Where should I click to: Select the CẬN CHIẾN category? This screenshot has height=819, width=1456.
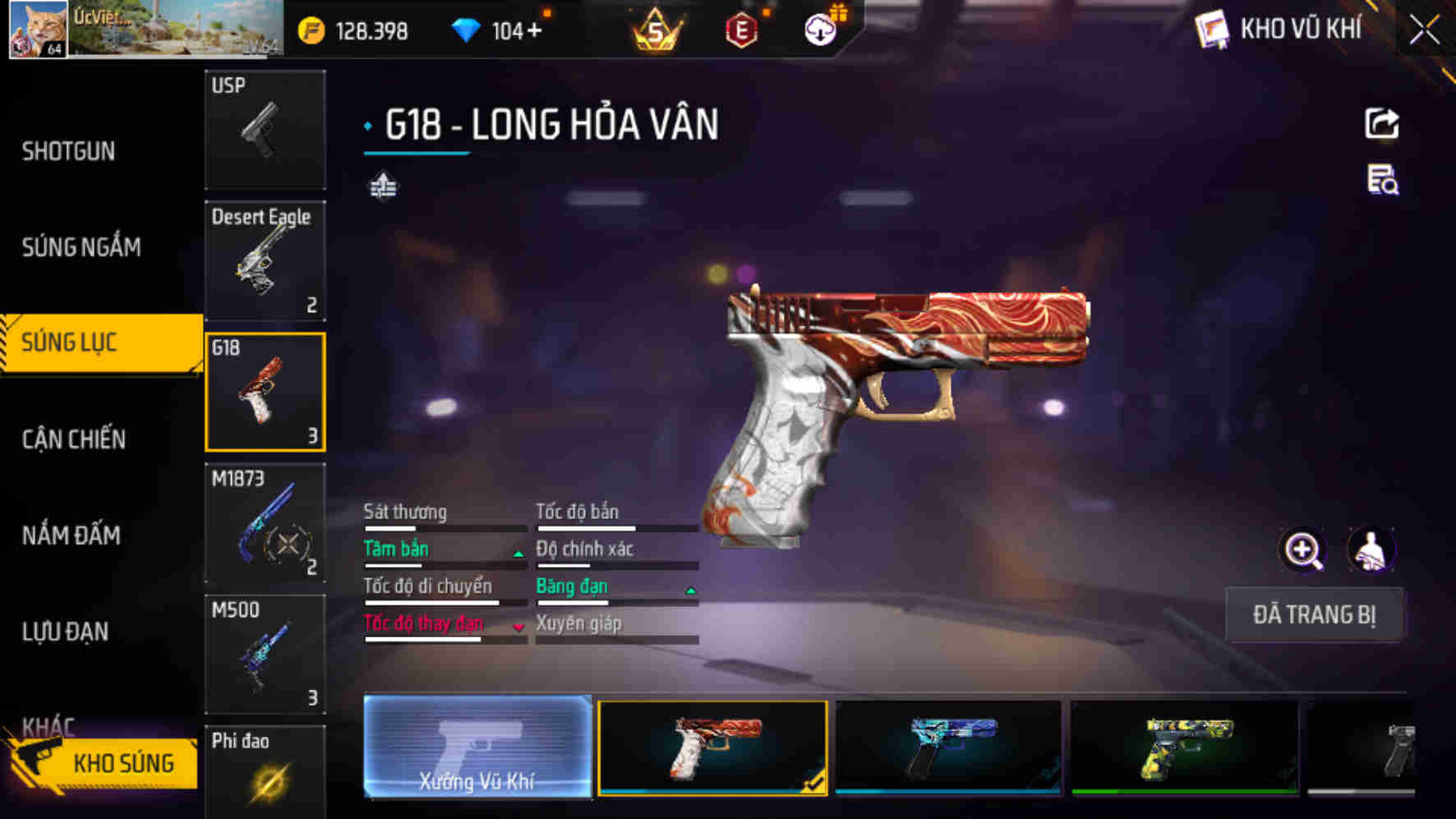[x=74, y=439]
